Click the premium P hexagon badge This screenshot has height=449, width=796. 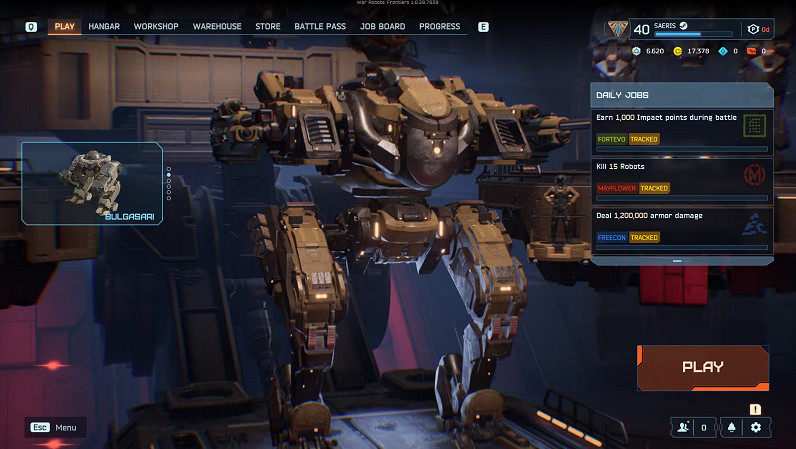coord(753,29)
